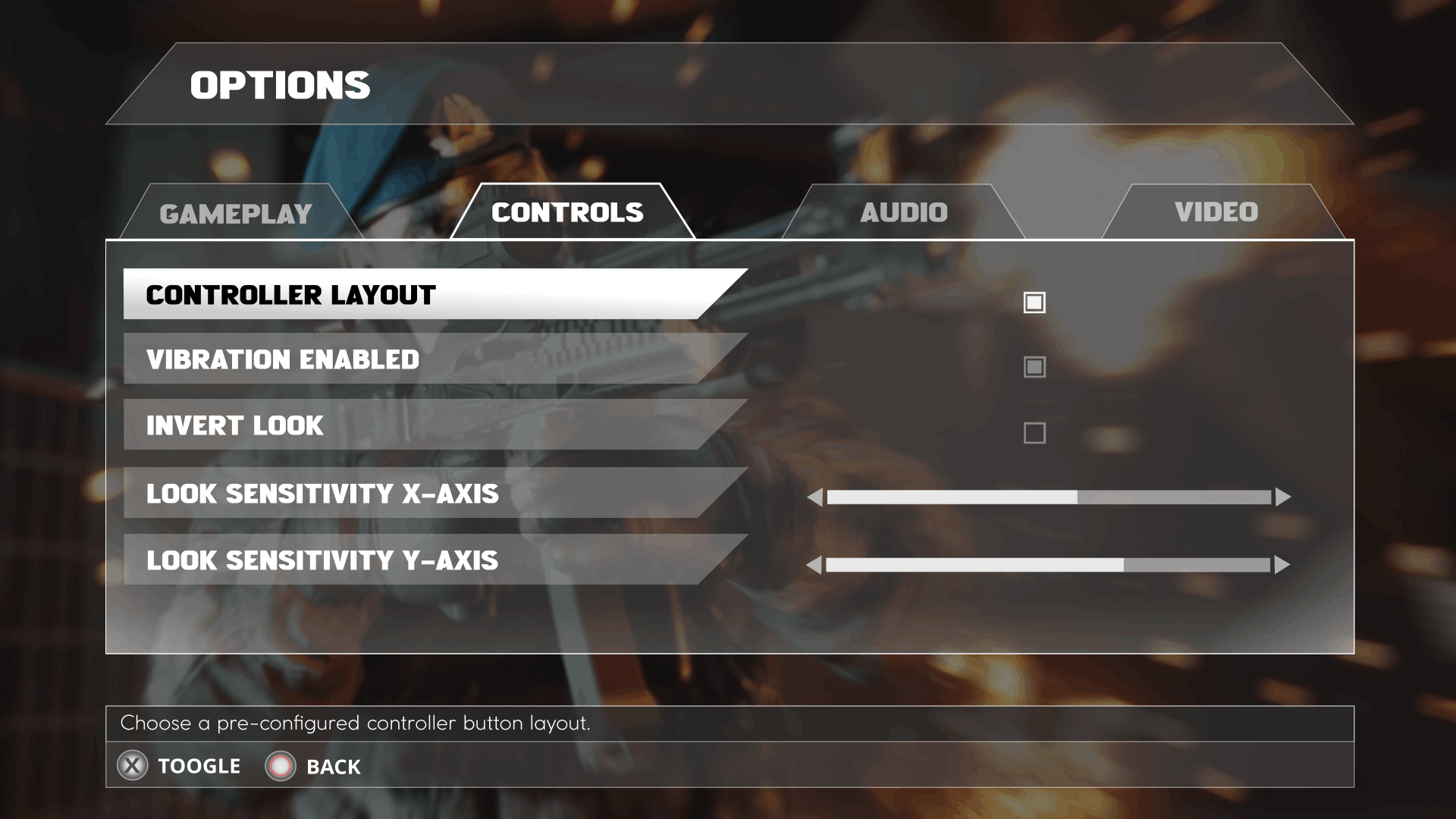The image size is (1456, 819).
Task: Tick the Invert Look checkbox
Action: [1034, 433]
